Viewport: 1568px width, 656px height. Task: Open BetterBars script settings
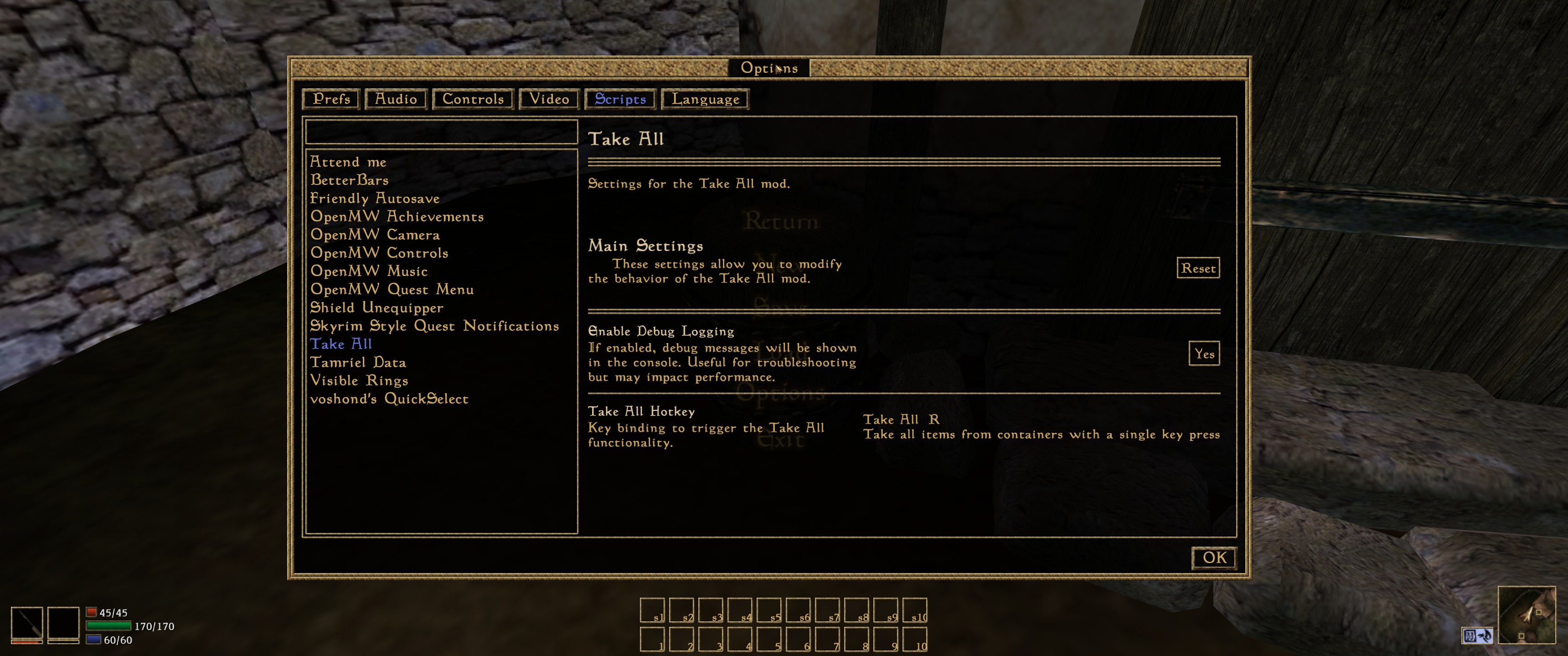350,180
